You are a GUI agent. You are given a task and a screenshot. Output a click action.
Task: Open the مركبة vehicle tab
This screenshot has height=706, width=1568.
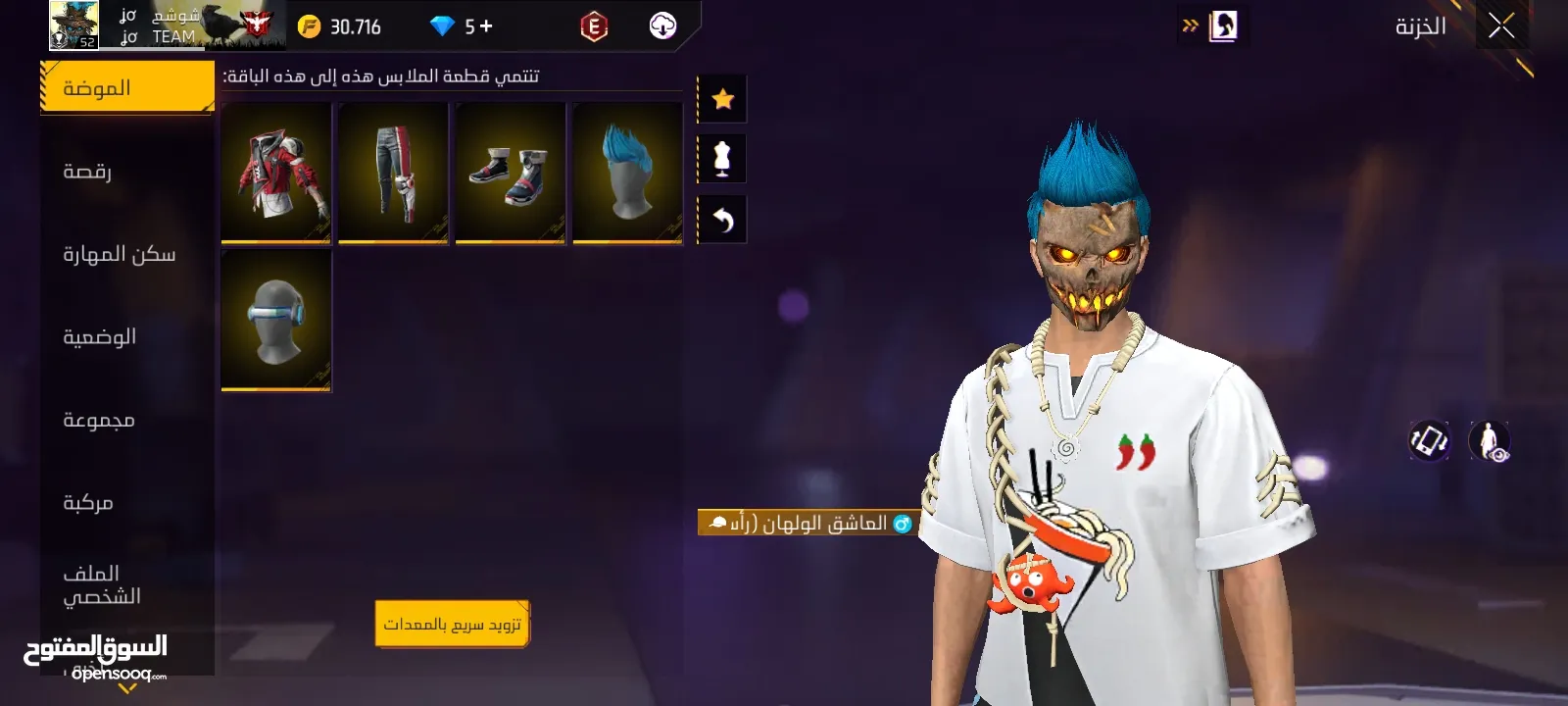click(126, 503)
